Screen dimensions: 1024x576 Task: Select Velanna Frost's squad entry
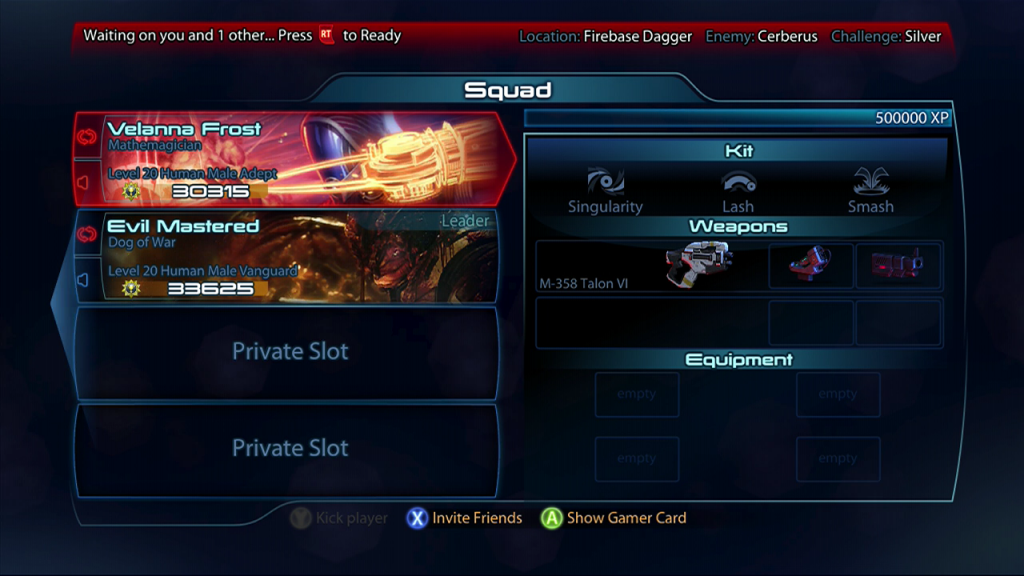[x=290, y=158]
